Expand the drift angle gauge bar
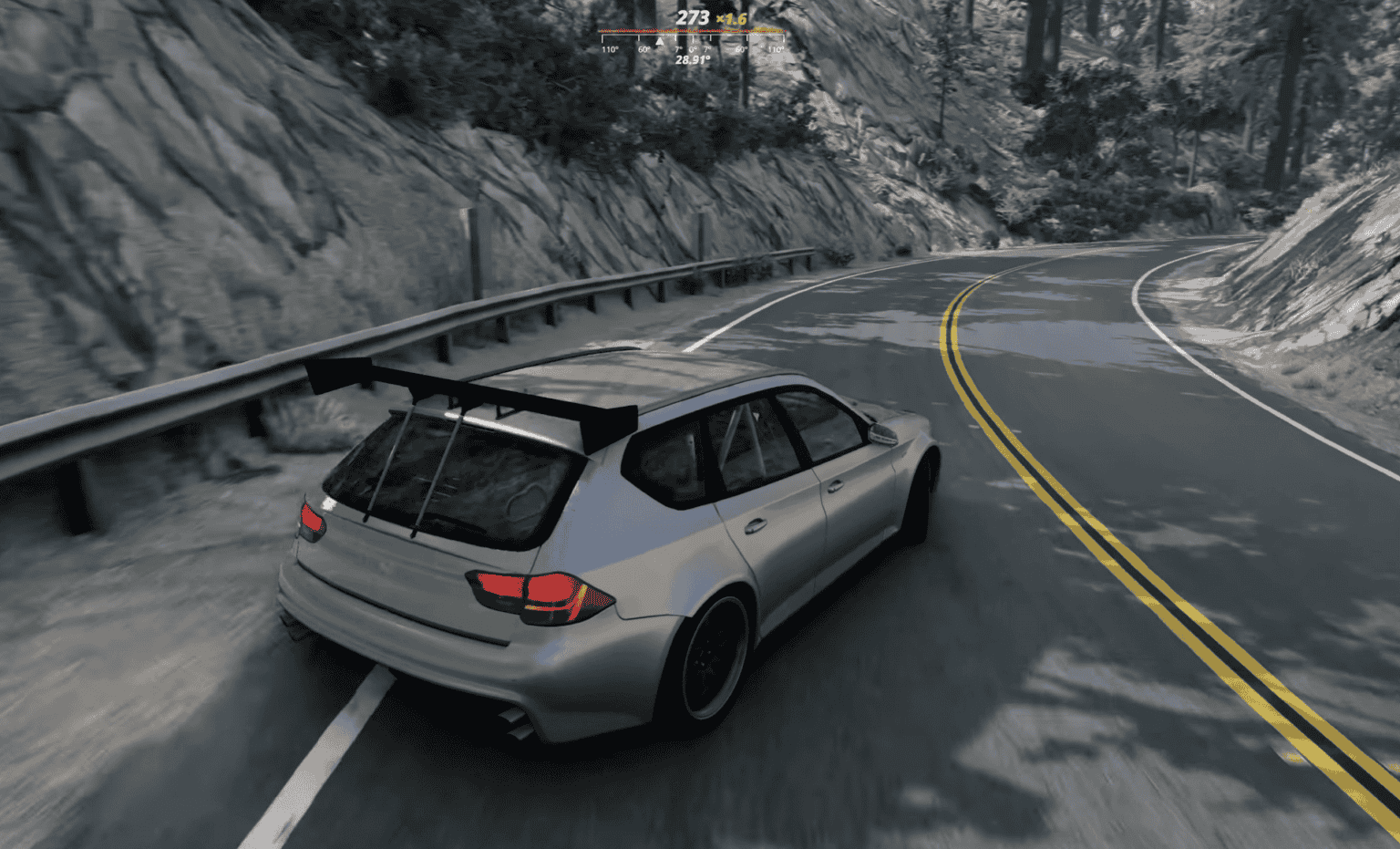 pos(691,36)
